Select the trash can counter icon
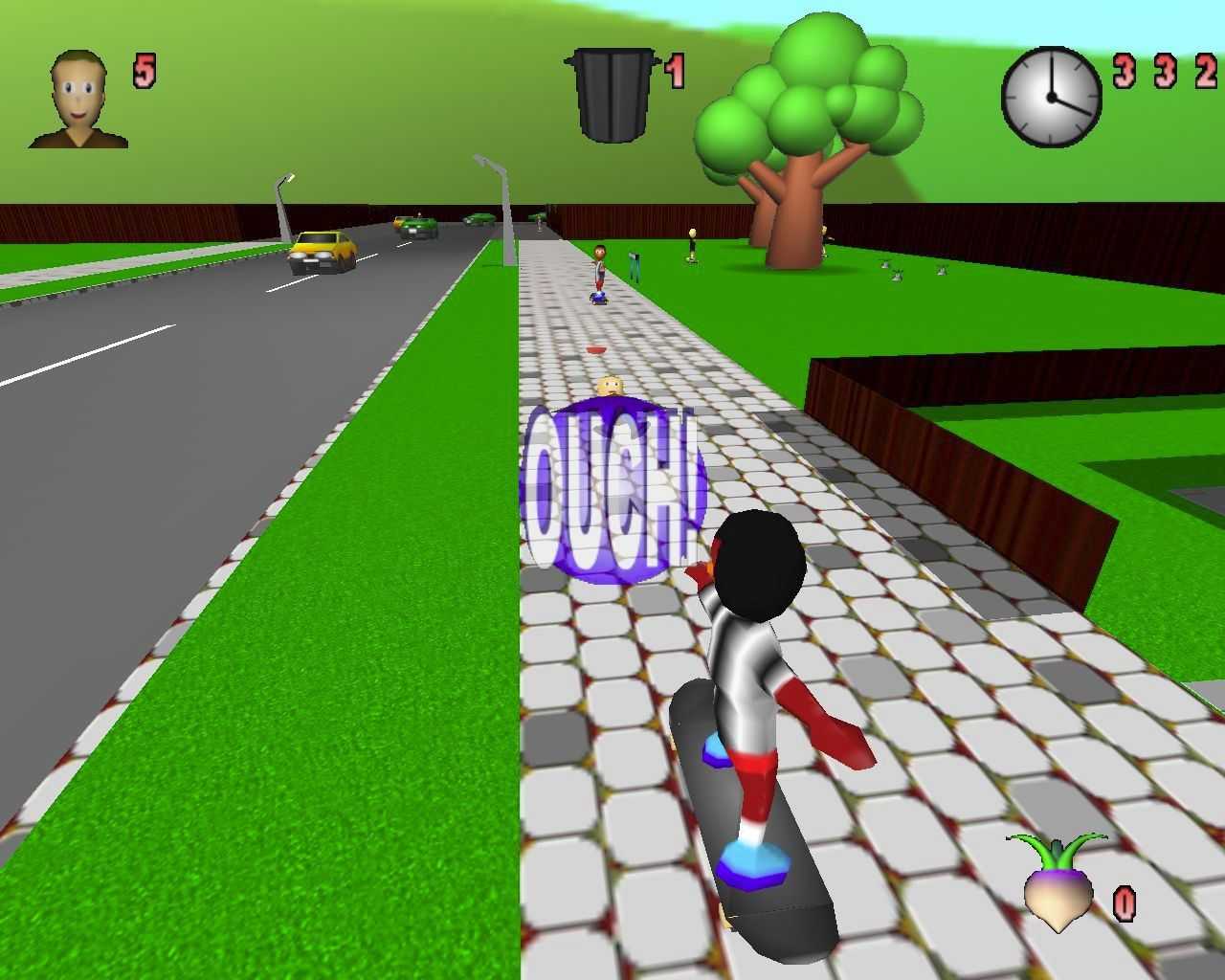The width and height of the screenshot is (1225, 980). tap(612, 95)
